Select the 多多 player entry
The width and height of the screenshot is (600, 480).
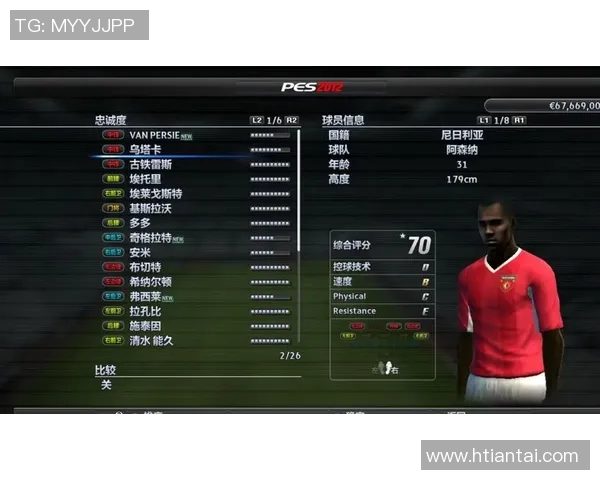point(140,223)
